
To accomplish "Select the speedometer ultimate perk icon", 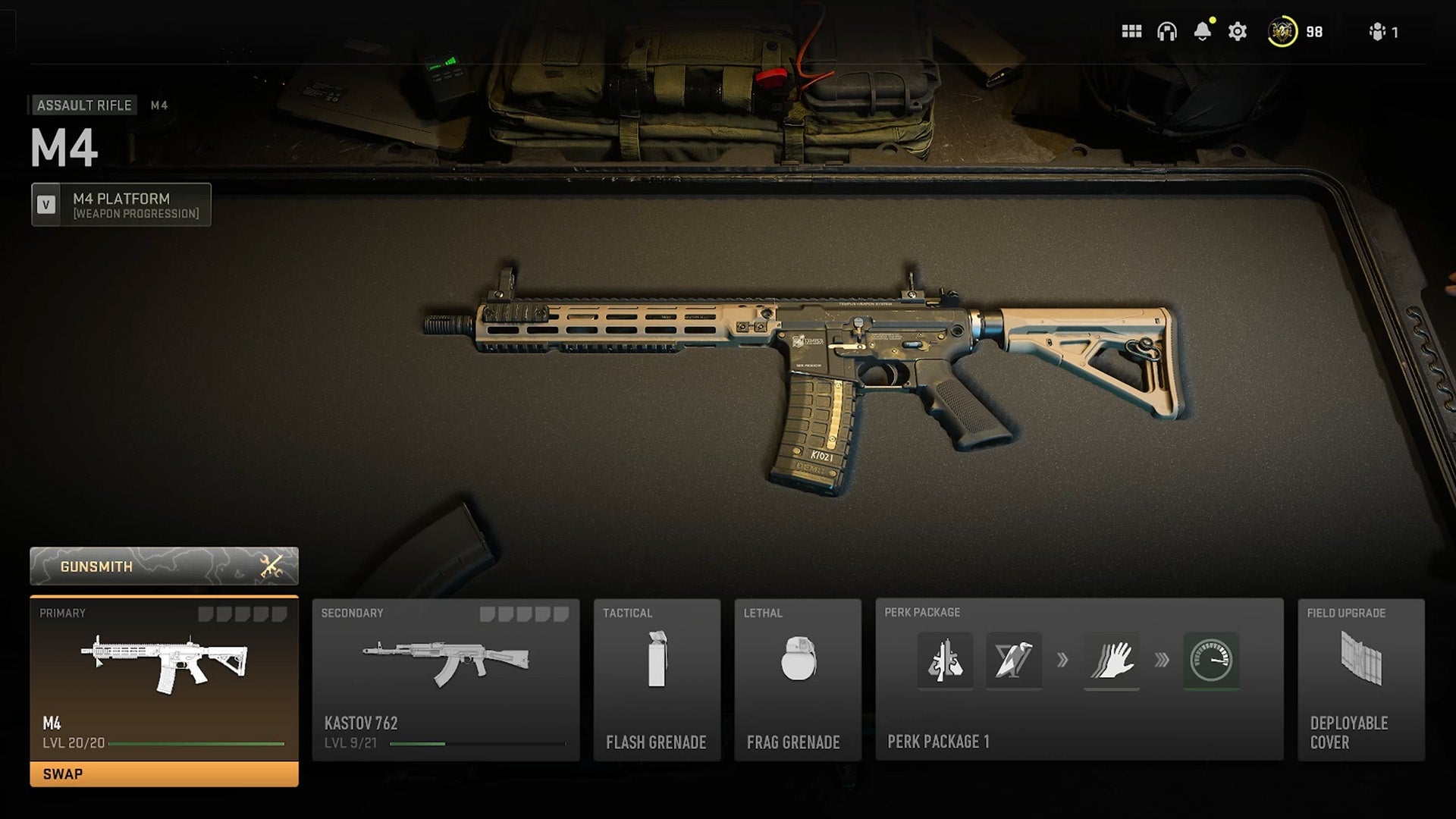I will point(1211,661).
